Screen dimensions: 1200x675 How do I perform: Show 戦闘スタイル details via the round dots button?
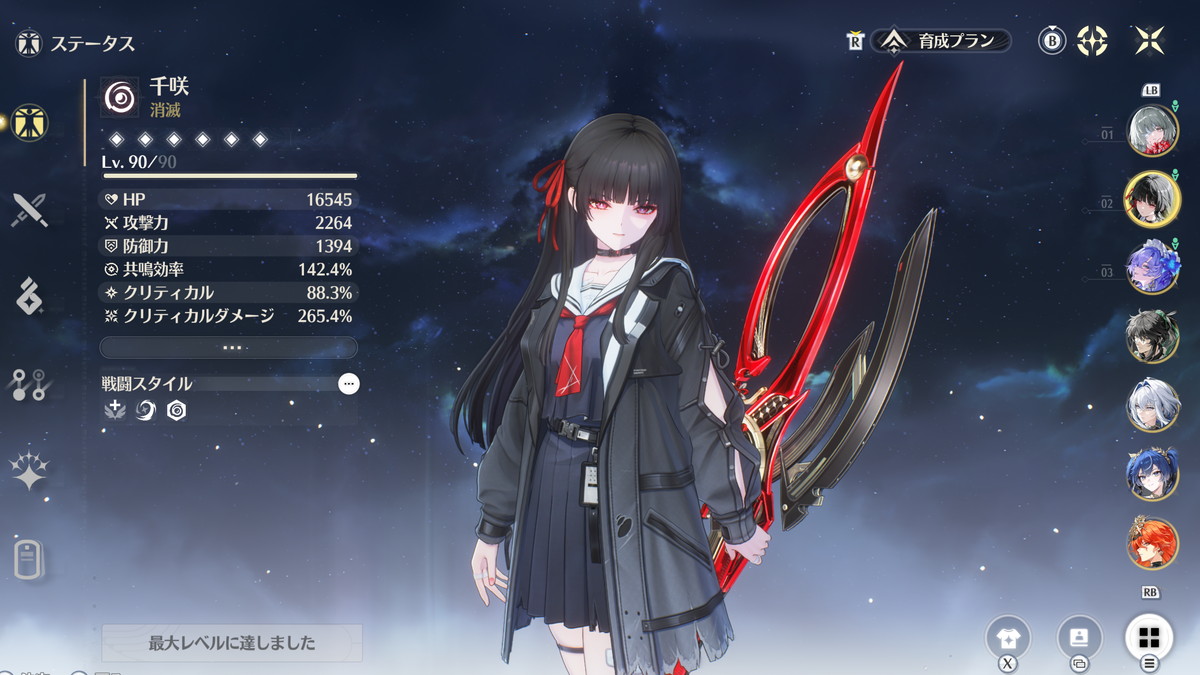tap(348, 384)
